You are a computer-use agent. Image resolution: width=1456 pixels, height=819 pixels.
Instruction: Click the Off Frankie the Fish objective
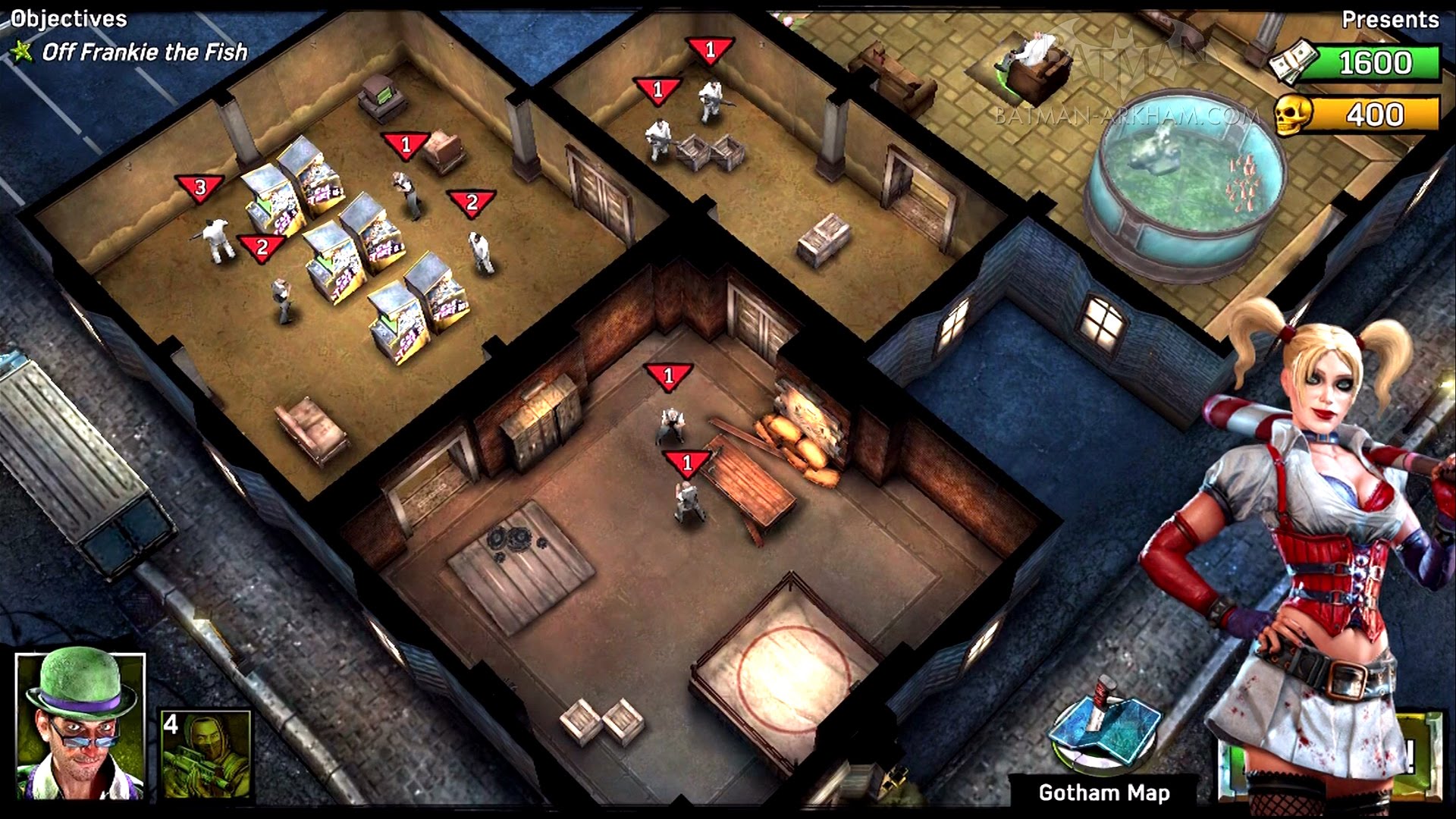144,52
